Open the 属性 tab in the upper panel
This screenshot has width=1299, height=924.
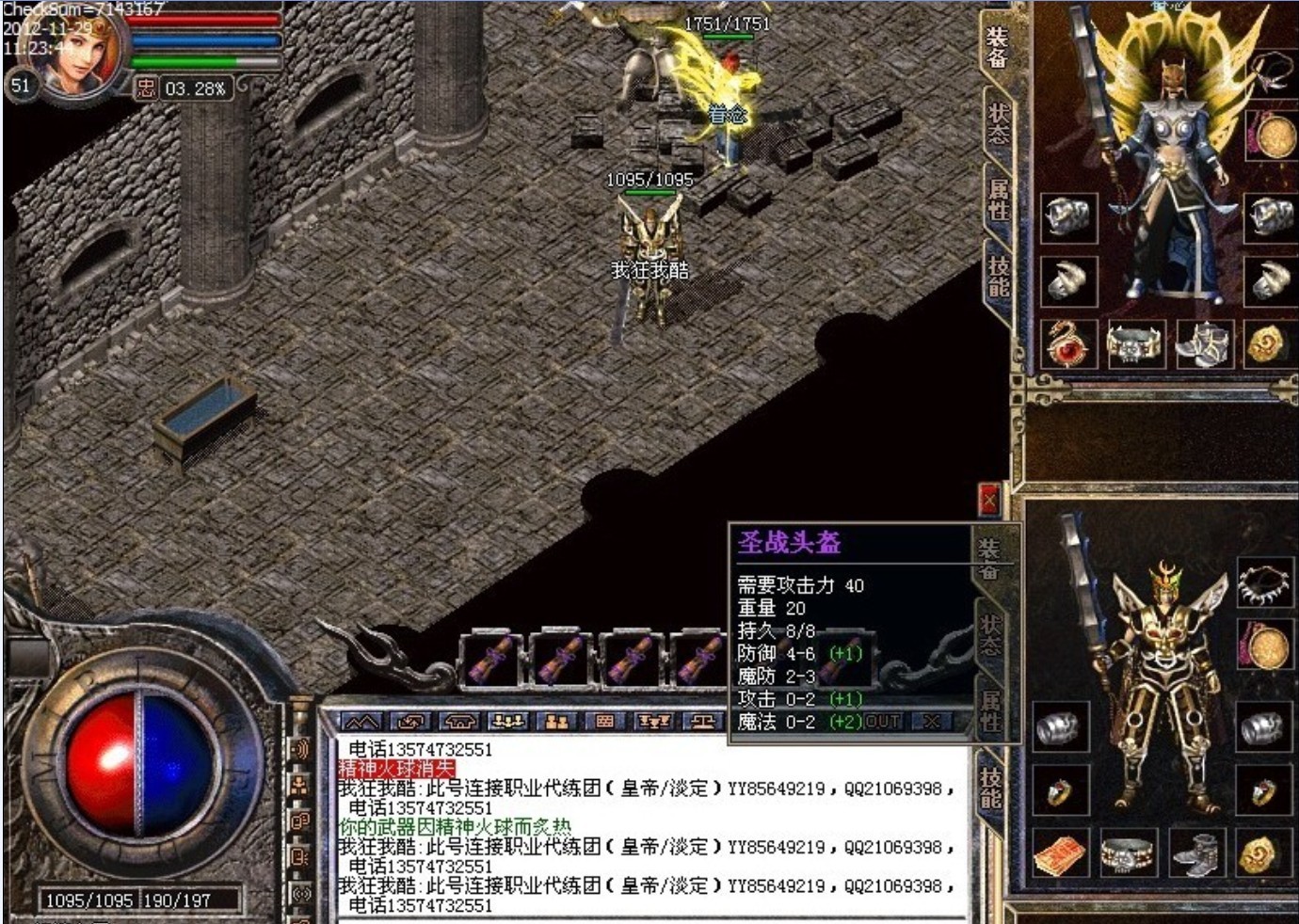[x=998, y=198]
